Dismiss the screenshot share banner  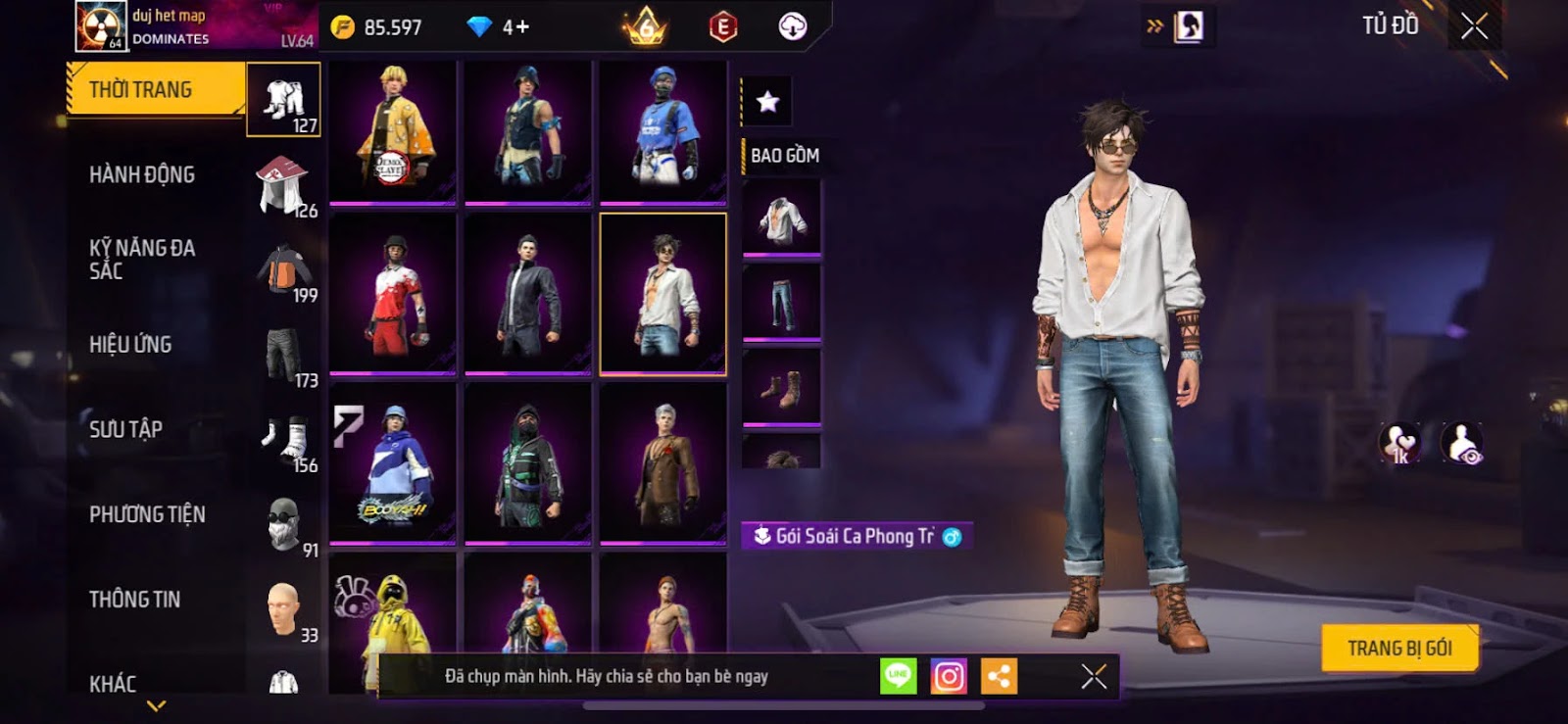(x=1094, y=677)
